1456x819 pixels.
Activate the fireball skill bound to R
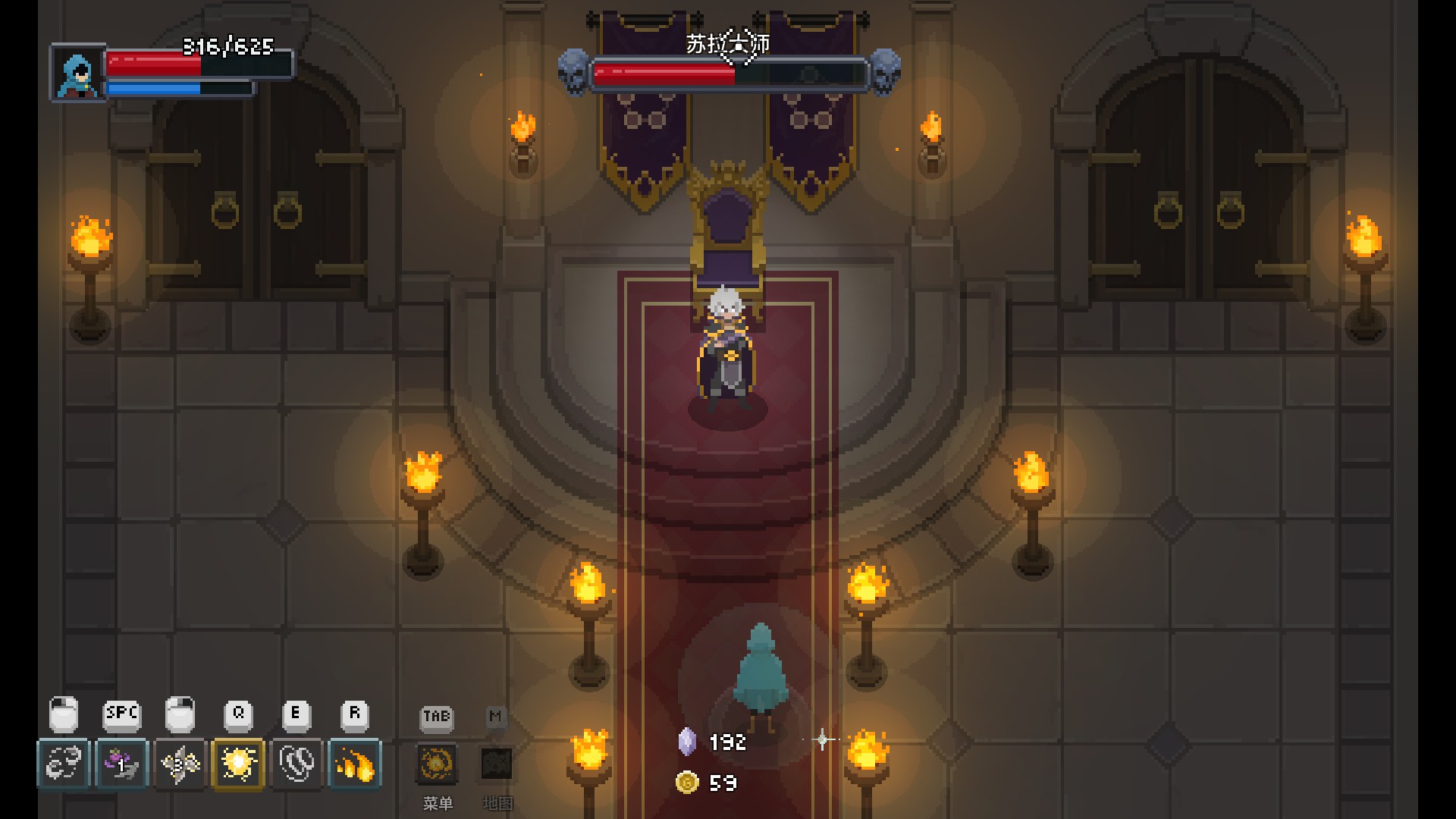coord(354,764)
